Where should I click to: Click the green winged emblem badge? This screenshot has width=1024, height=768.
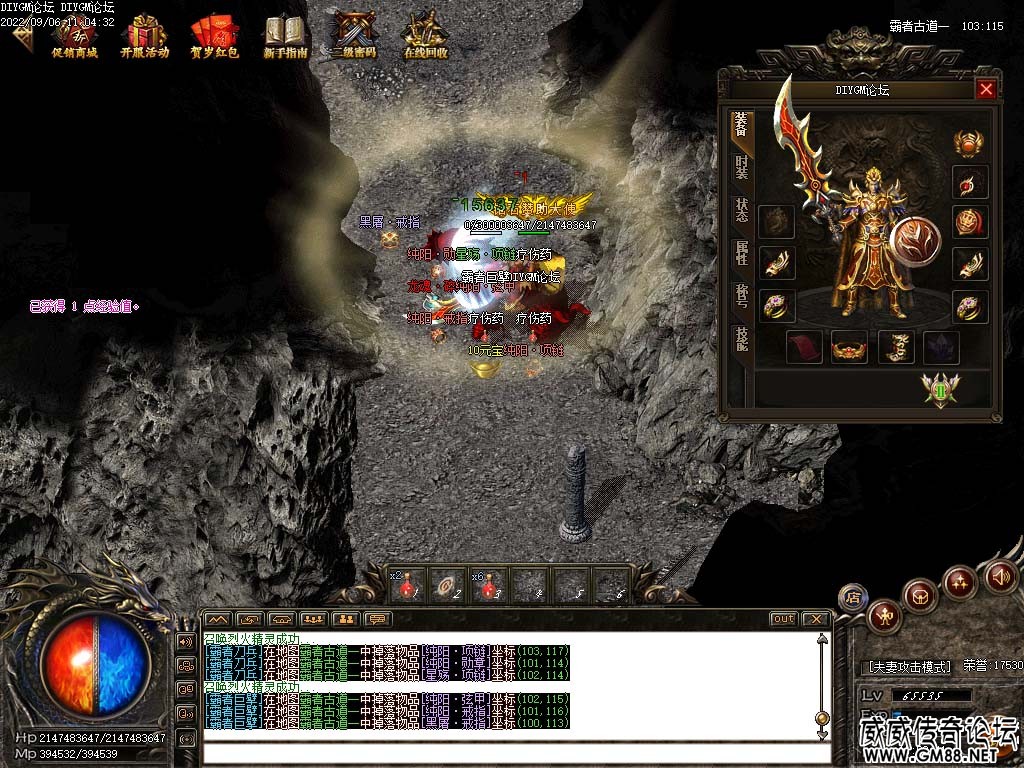[x=940, y=388]
